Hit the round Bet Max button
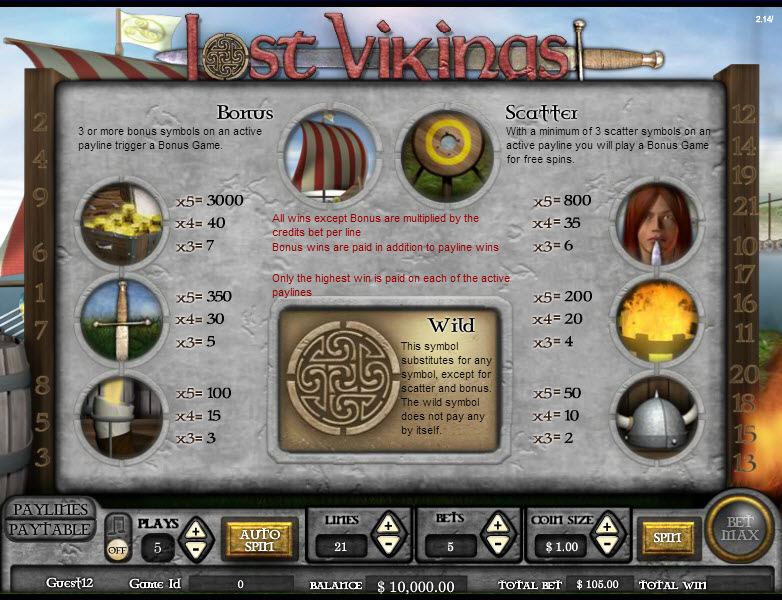This screenshot has height=600, width=782. point(739,527)
